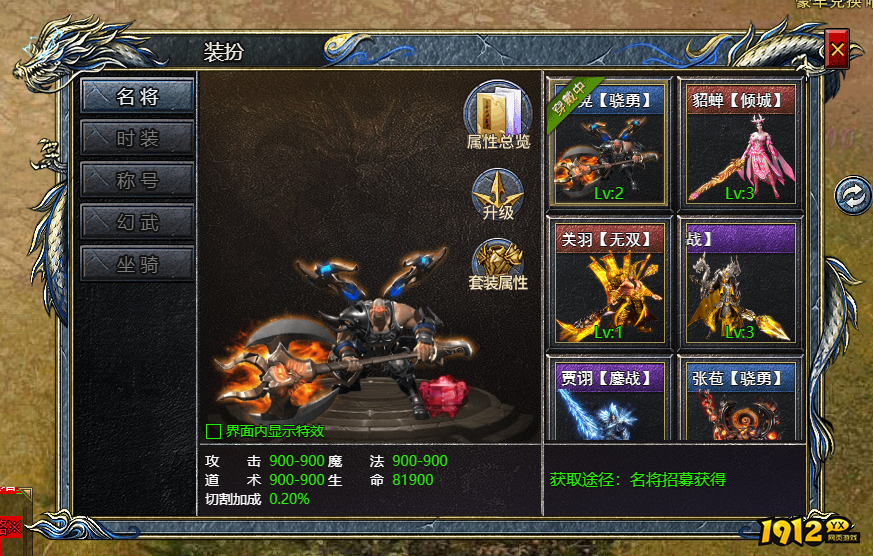Select the equipped 骁勇 hero card with axe

(x=608, y=144)
